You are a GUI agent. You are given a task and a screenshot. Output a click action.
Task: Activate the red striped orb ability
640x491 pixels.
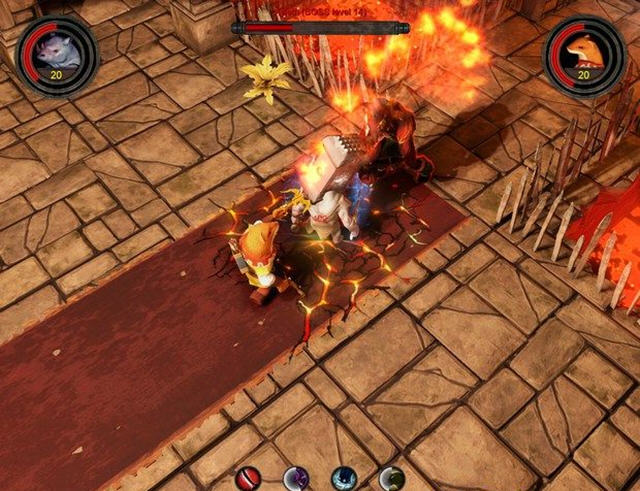(x=250, y=478)
